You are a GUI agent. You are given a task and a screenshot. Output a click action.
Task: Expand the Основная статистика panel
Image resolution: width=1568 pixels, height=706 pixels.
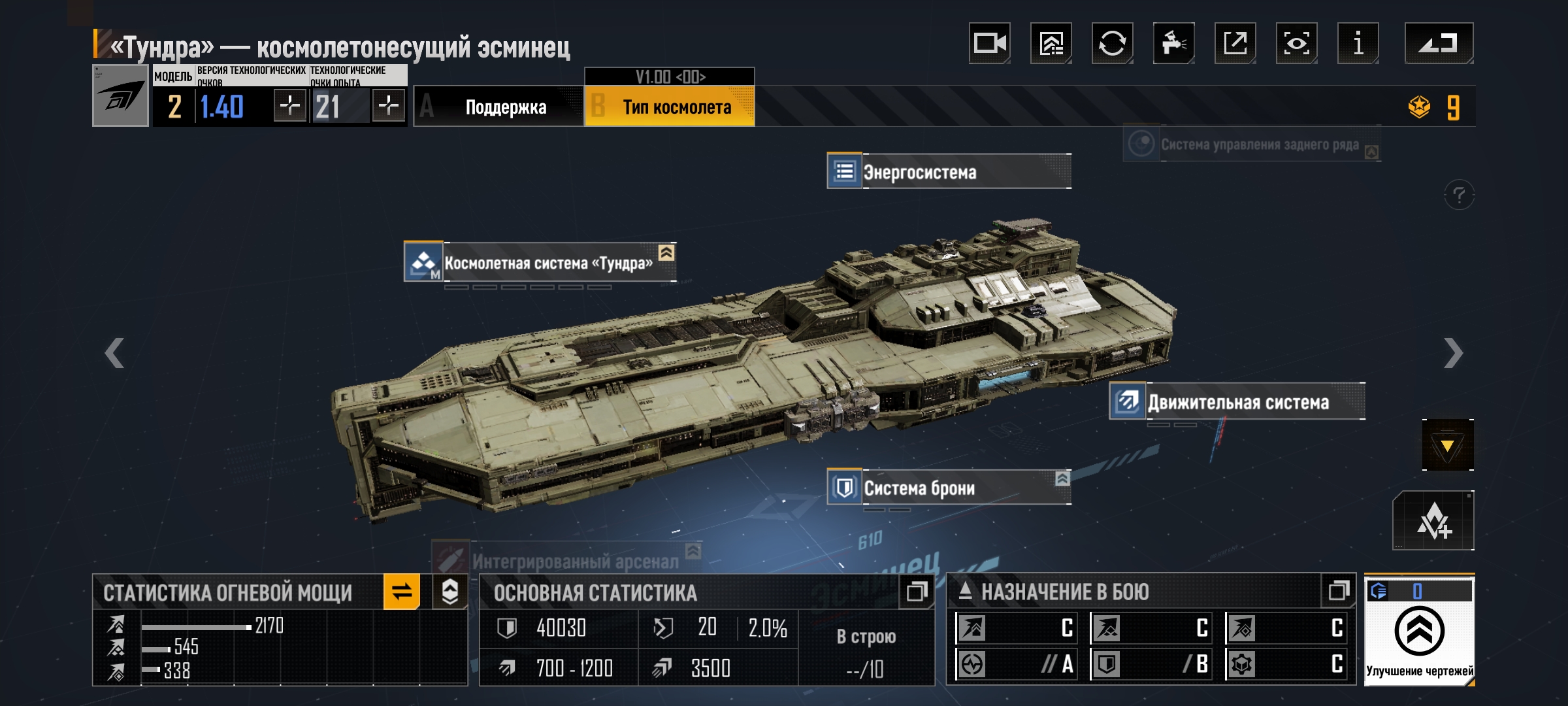click(x=917, y=592)
